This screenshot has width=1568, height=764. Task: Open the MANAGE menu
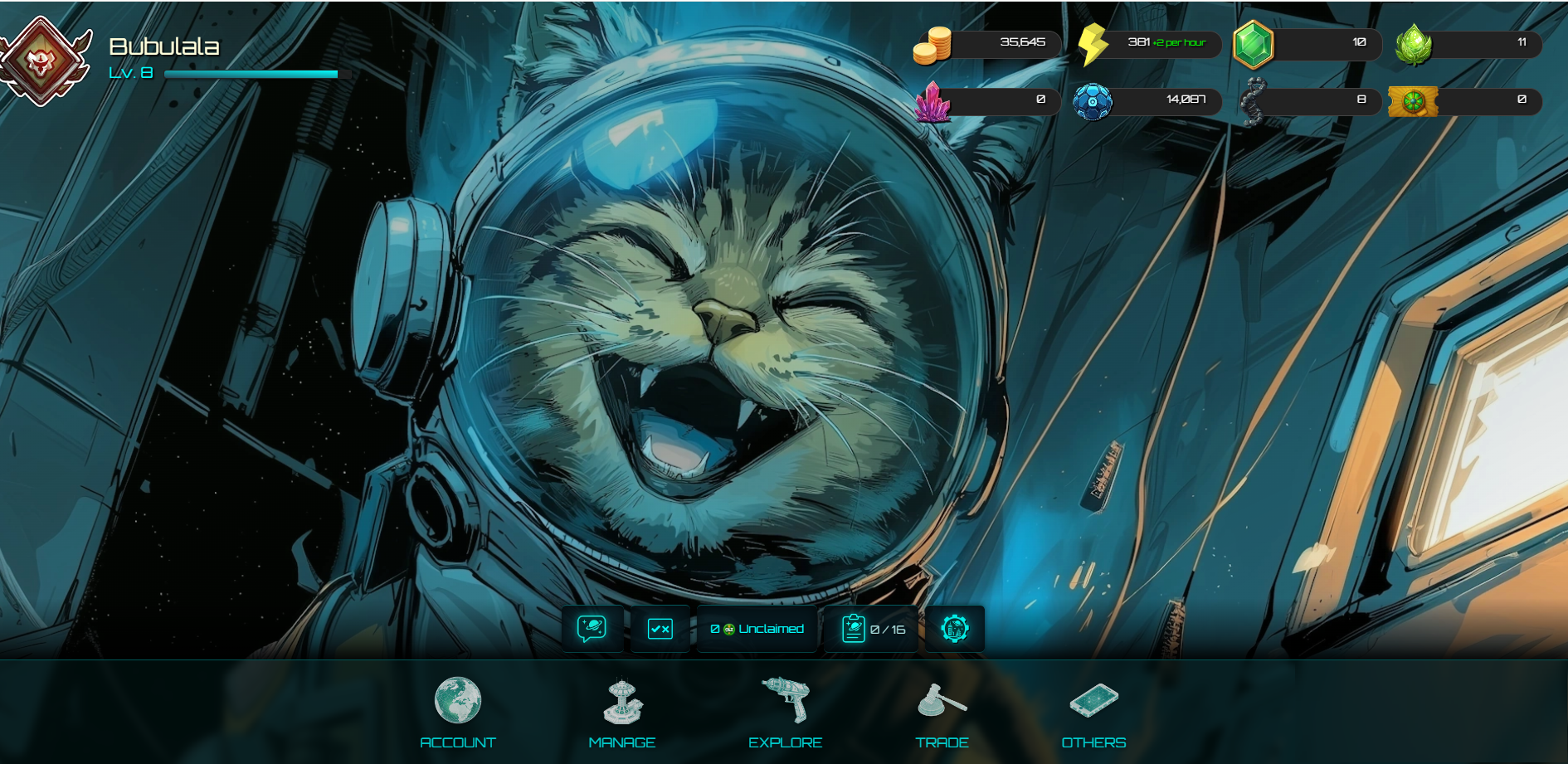[622, 712]
